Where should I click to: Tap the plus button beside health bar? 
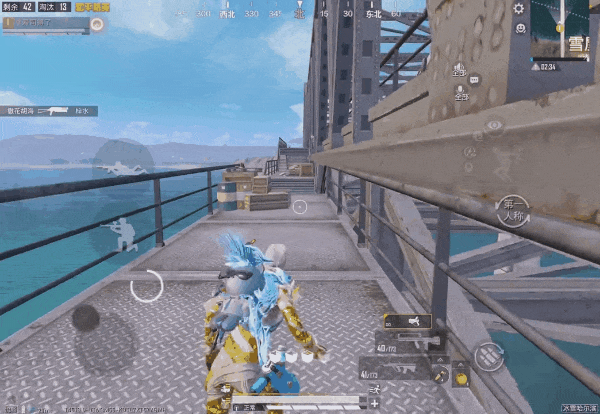[x=373, y=403]
